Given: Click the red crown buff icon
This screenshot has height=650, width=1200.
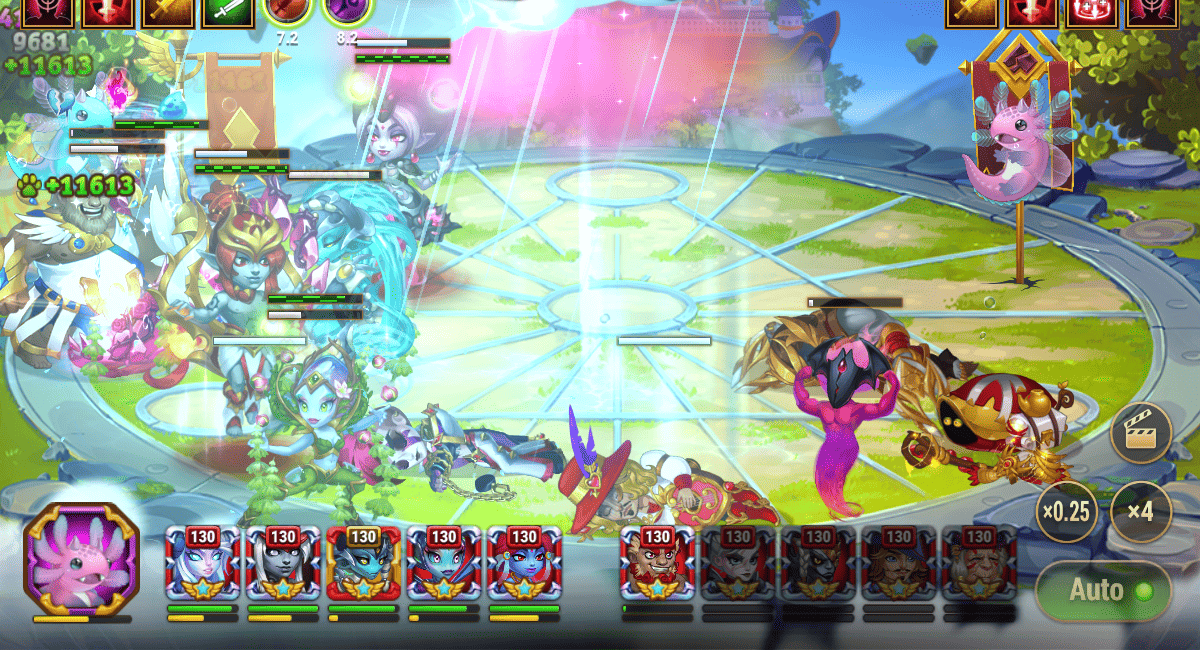Looking at the screenshot, I should [x=1092, y=12].
